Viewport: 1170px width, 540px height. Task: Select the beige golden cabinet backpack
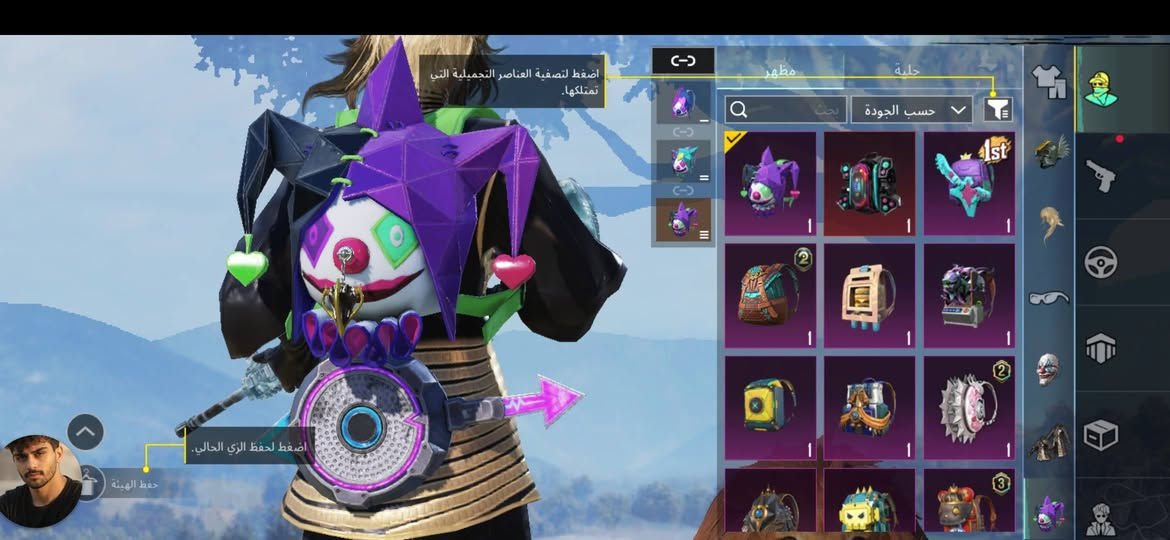(869, 296)
